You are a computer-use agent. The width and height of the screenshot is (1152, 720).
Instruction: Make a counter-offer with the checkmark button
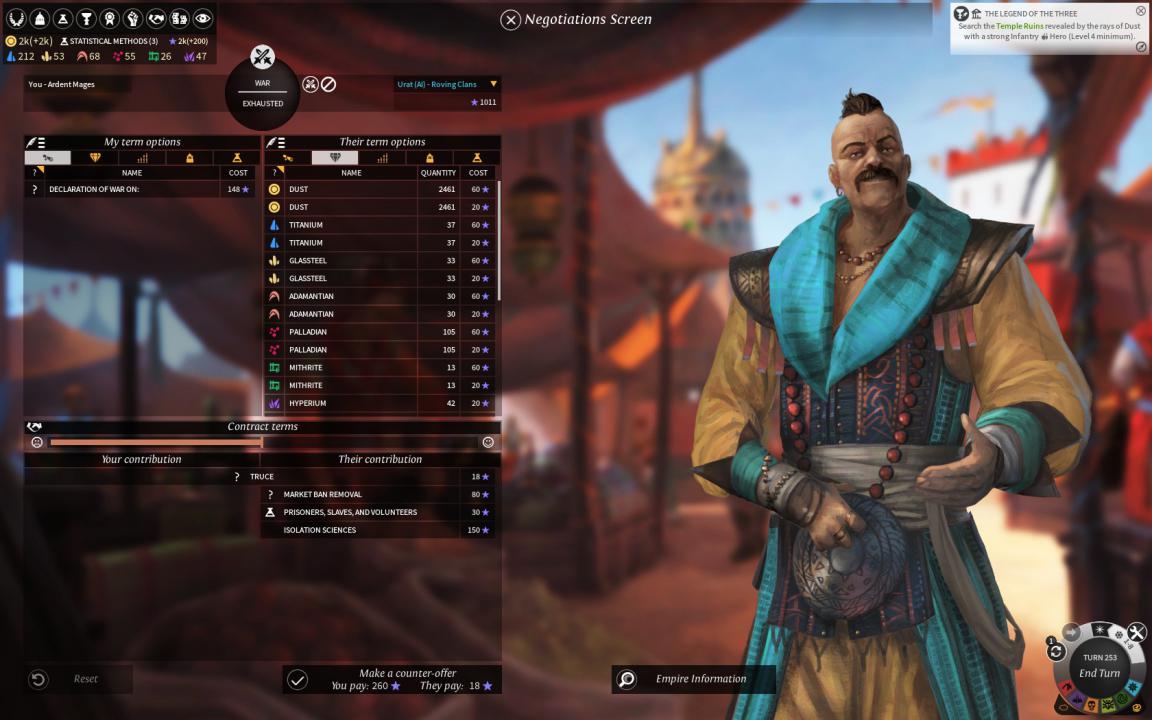[x=297, y=680]
